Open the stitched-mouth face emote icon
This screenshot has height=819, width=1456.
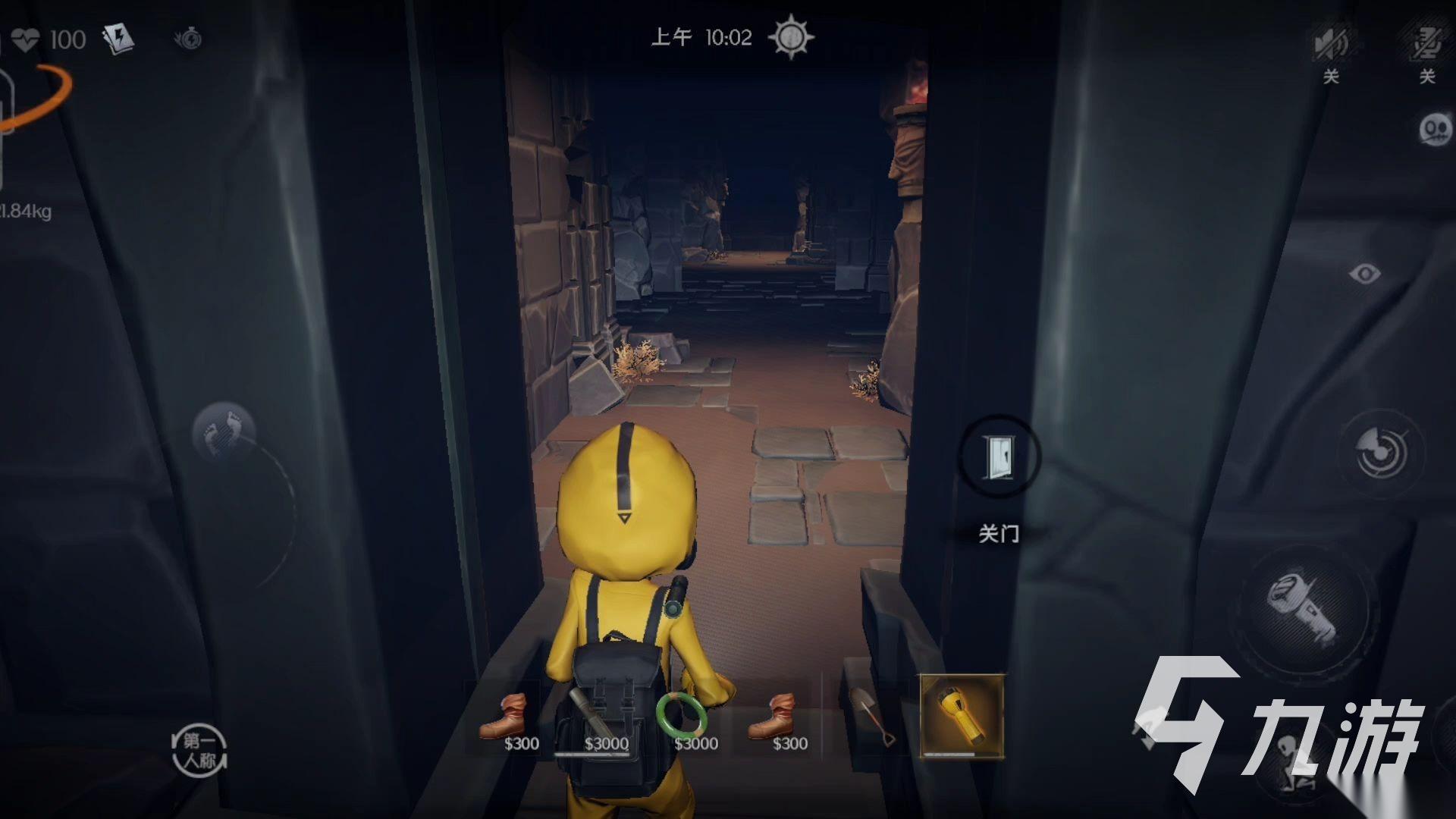[x=1434, y=130]
